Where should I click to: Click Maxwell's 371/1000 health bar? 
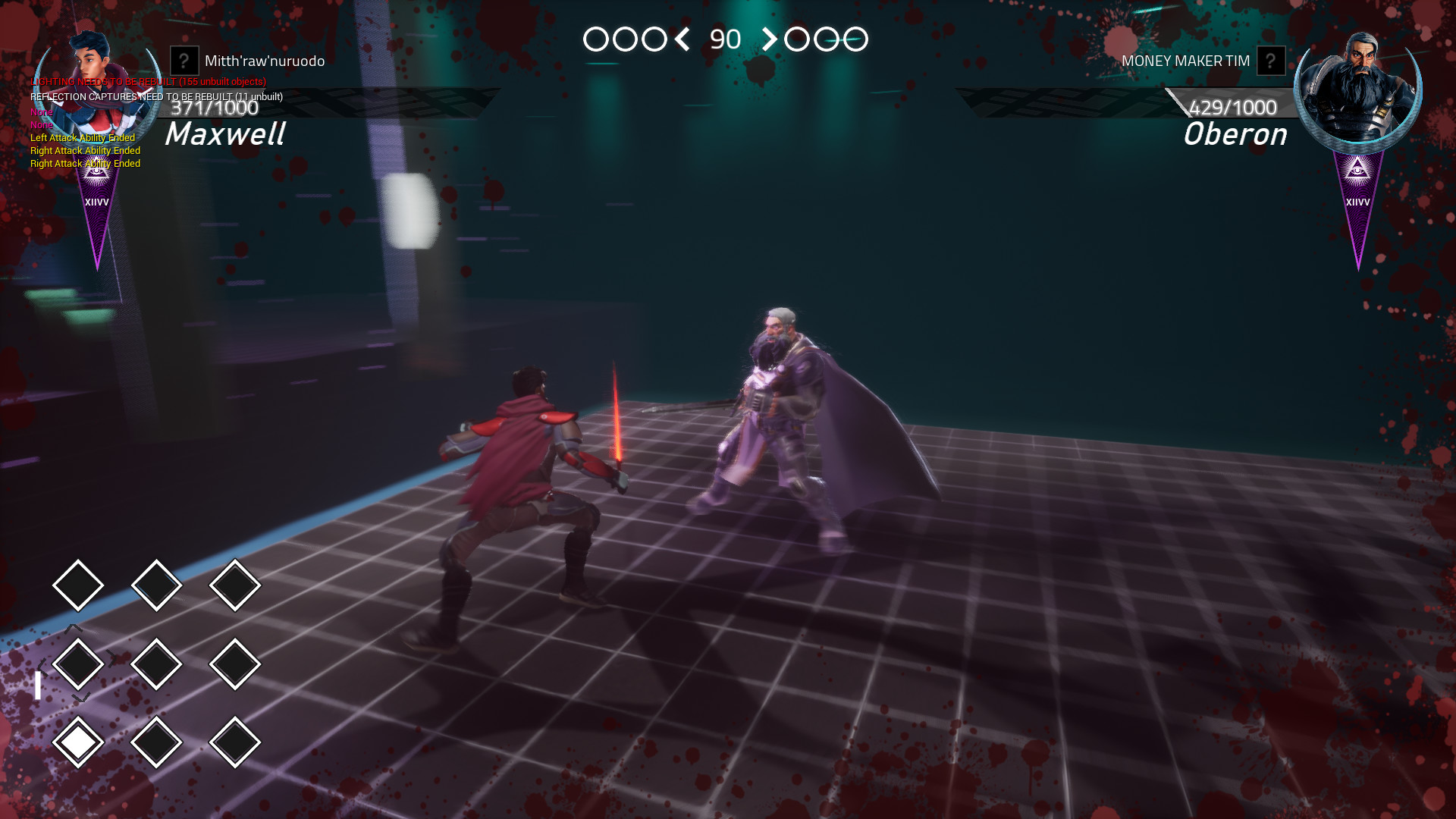point(215,108)
